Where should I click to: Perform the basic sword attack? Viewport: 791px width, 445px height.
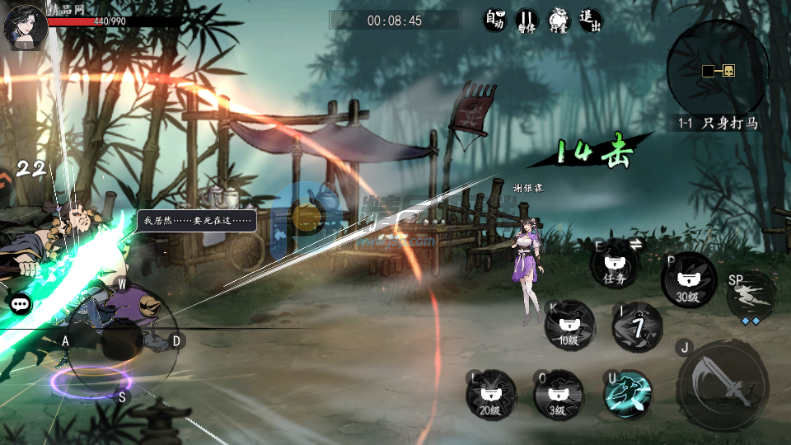click(x=722, y=384)
